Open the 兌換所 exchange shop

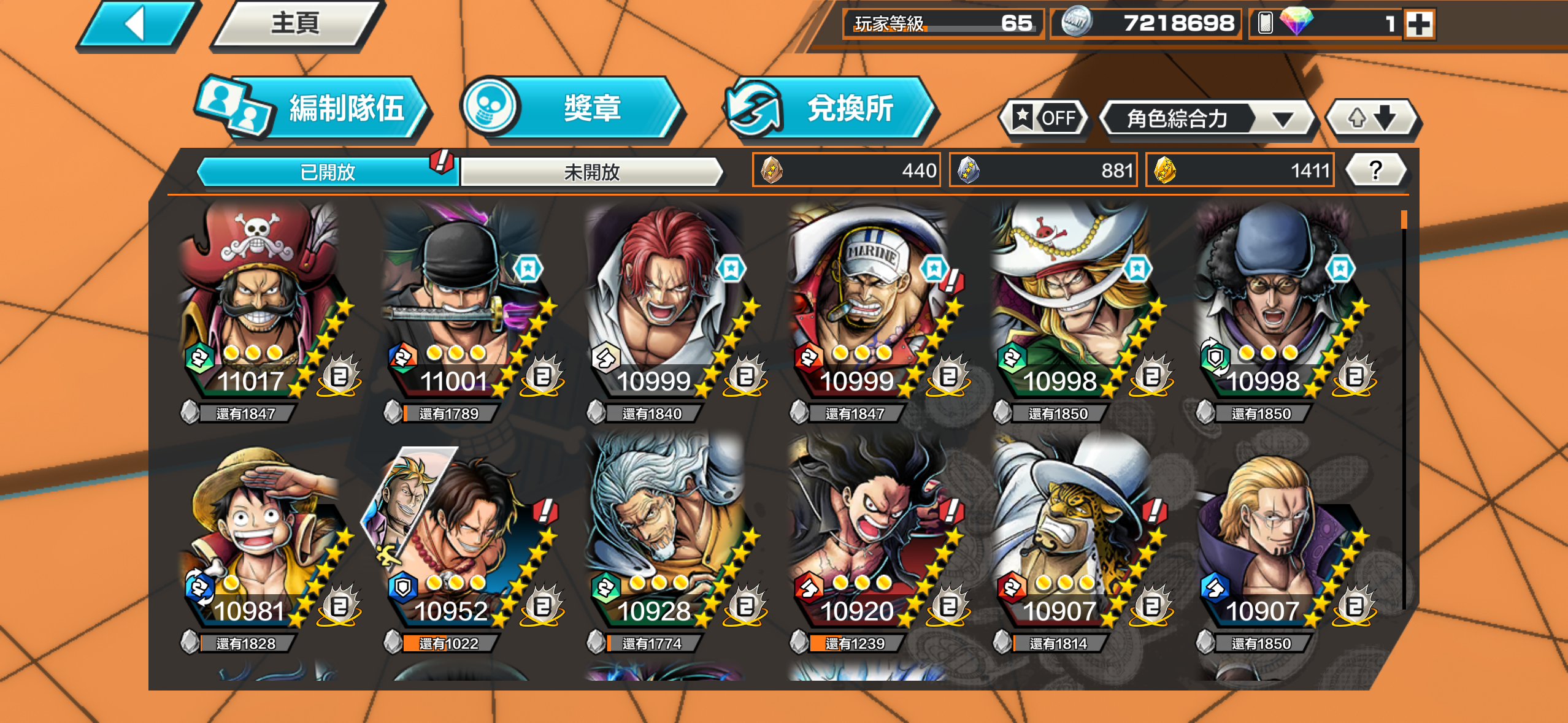click(x=830, y=109)
